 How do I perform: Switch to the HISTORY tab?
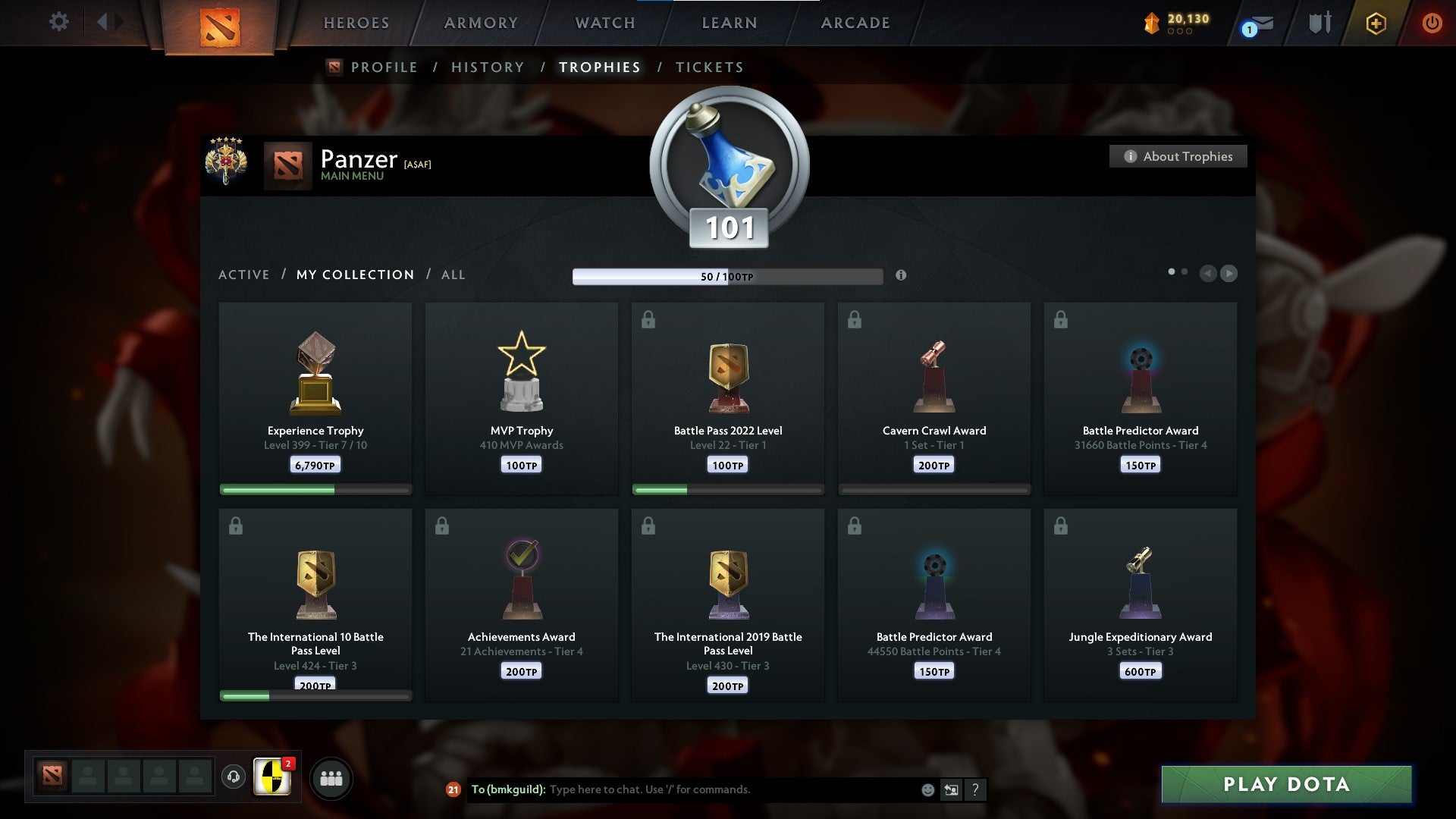pyautogui.click(x=487, y=67)
